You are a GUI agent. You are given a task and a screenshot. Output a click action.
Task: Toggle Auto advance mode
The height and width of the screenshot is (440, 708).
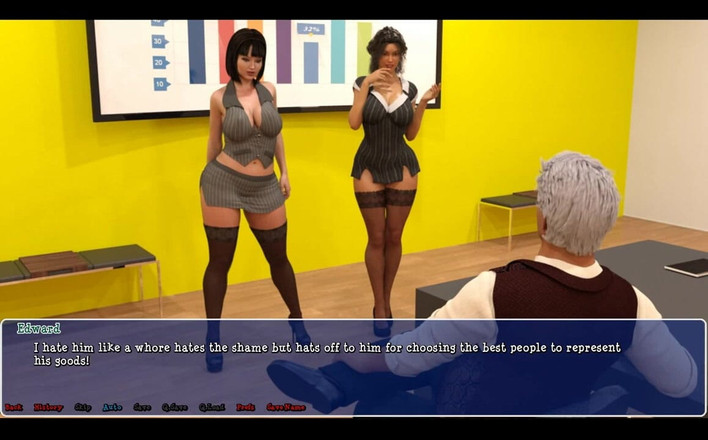click(112, 408)
